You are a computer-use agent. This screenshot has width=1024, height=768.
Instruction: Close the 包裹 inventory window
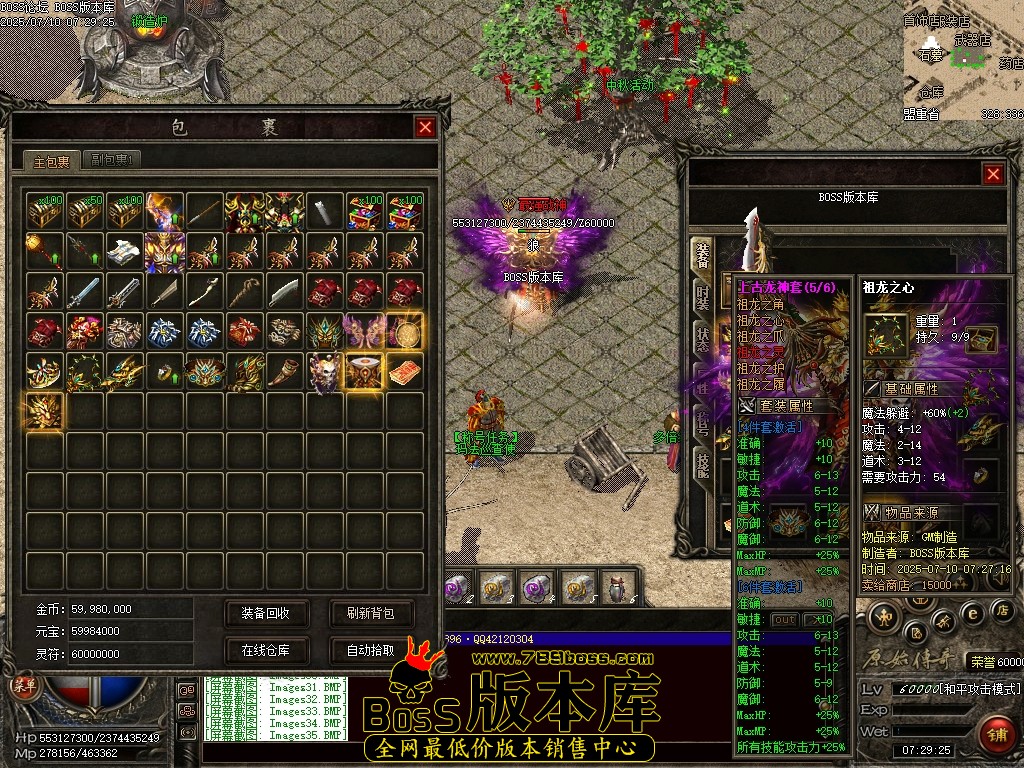425,127
